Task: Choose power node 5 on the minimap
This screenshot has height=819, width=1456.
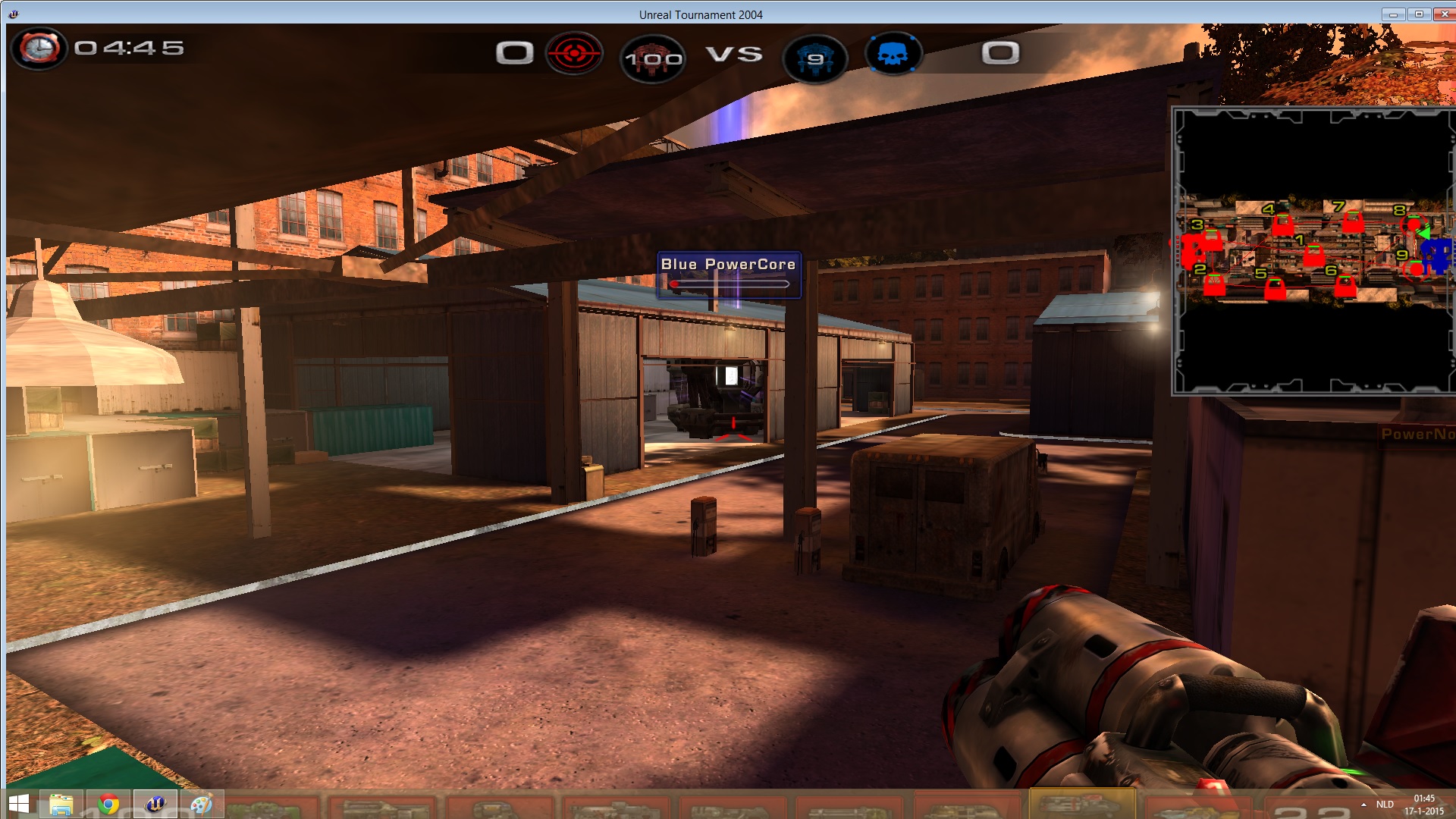Action: click(1276, 288)
